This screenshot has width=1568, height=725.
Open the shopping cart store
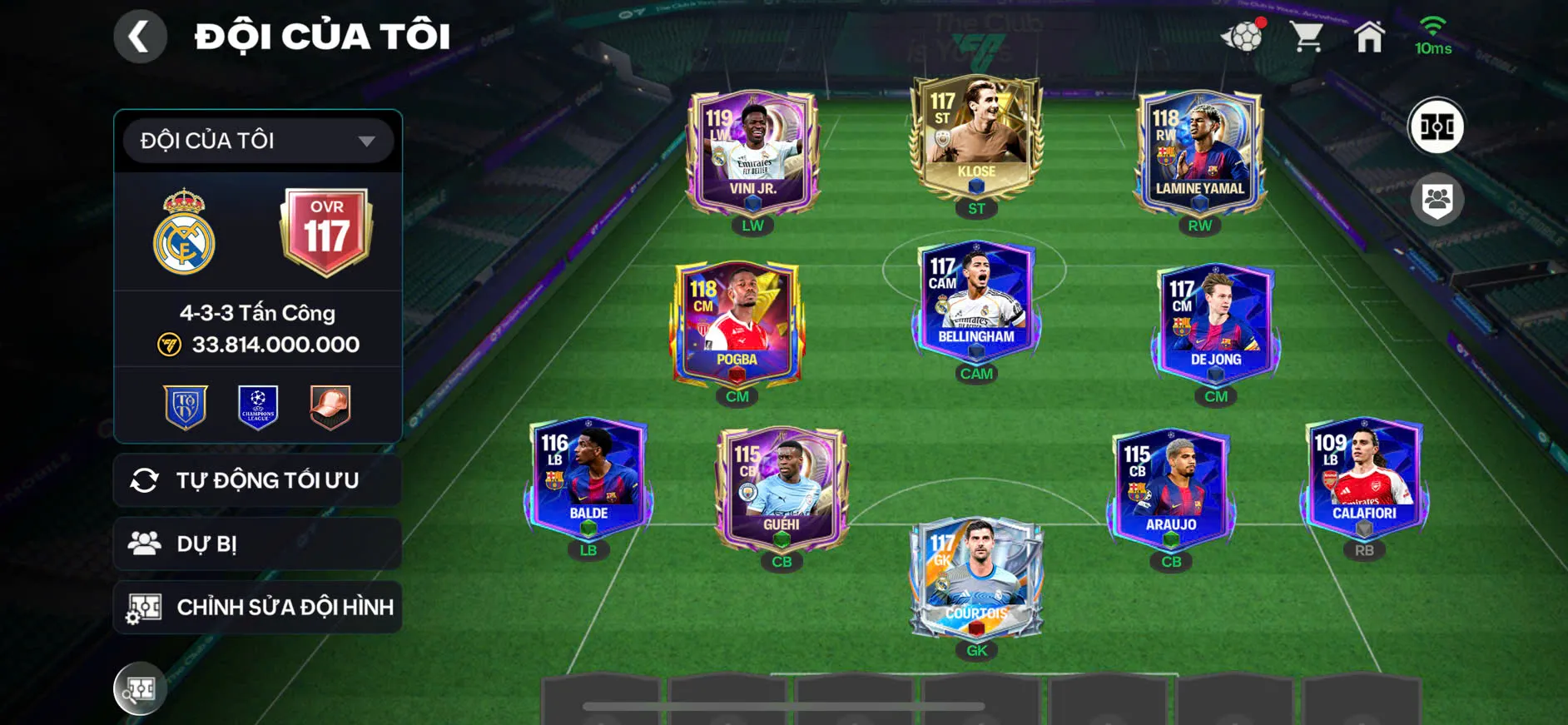pyautogui.click(x=1307, y=37)
